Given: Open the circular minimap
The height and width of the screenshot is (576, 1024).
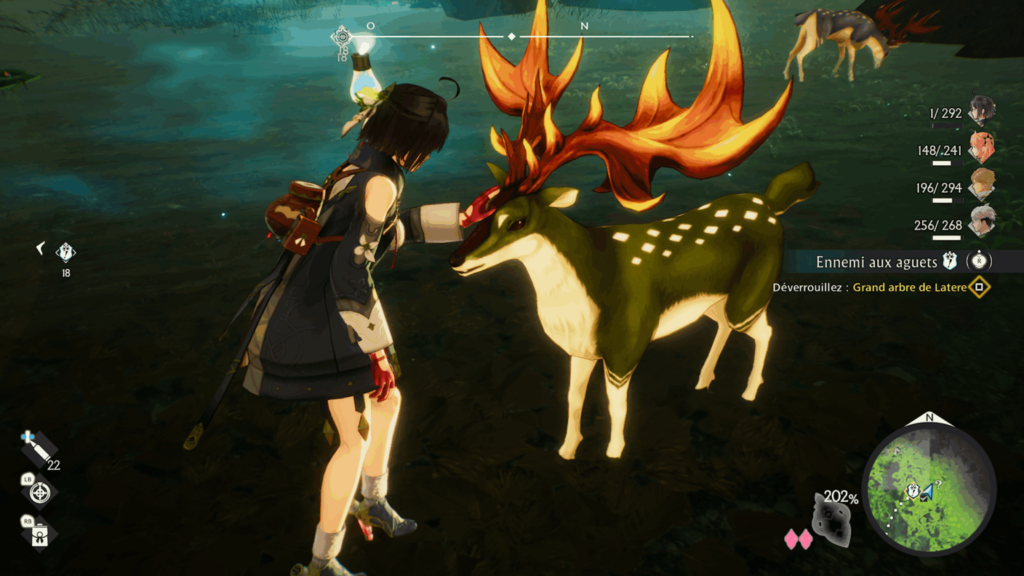Looking at the screenshot, I should [x=929, y=490].
